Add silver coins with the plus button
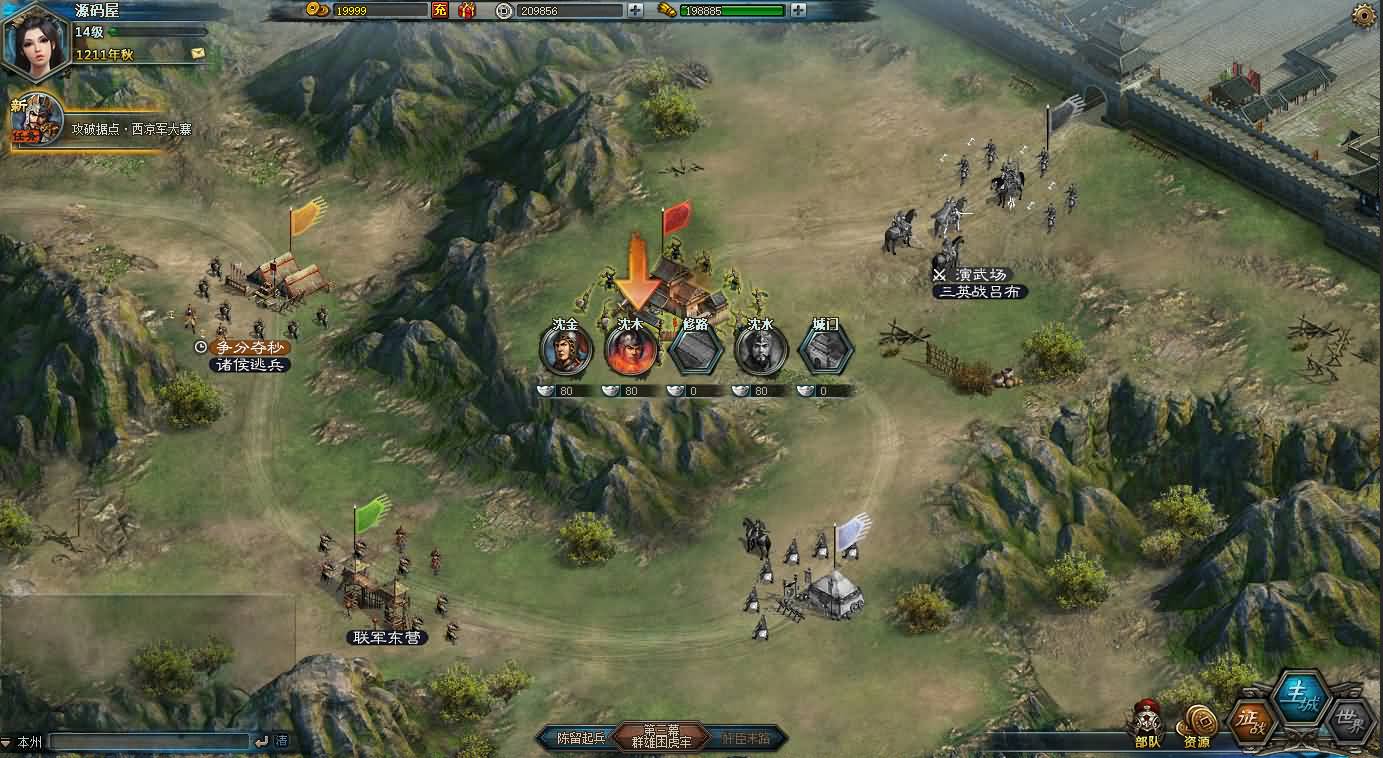This screenshot has width=1383, height=758. (636, 10)
